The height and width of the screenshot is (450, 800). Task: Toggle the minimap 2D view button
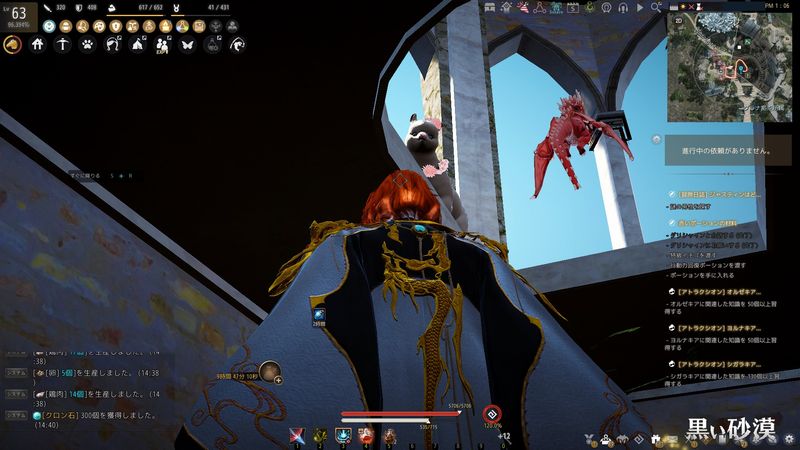click(680, 19)
